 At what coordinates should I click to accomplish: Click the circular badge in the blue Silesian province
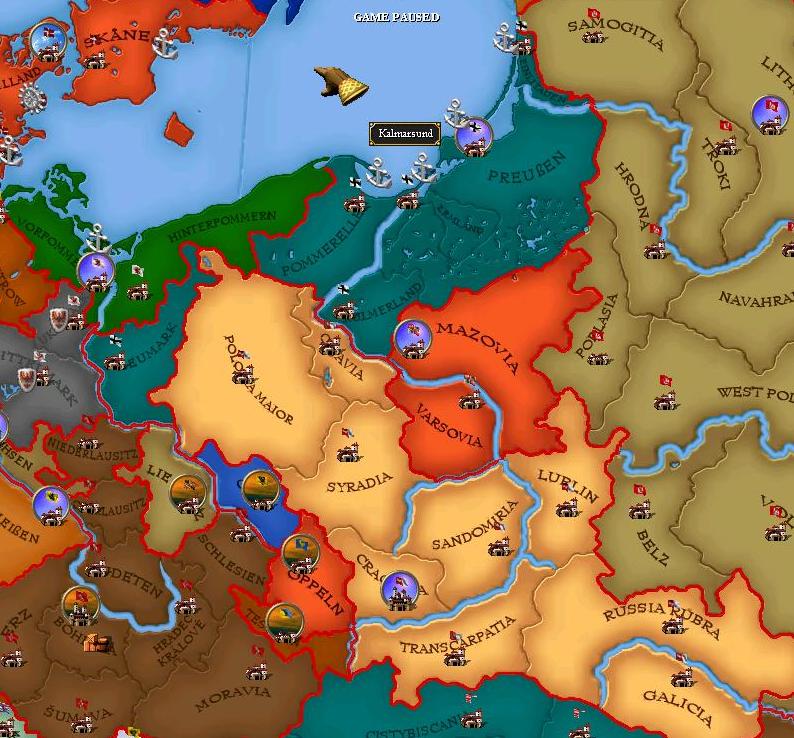pos(259,488)
